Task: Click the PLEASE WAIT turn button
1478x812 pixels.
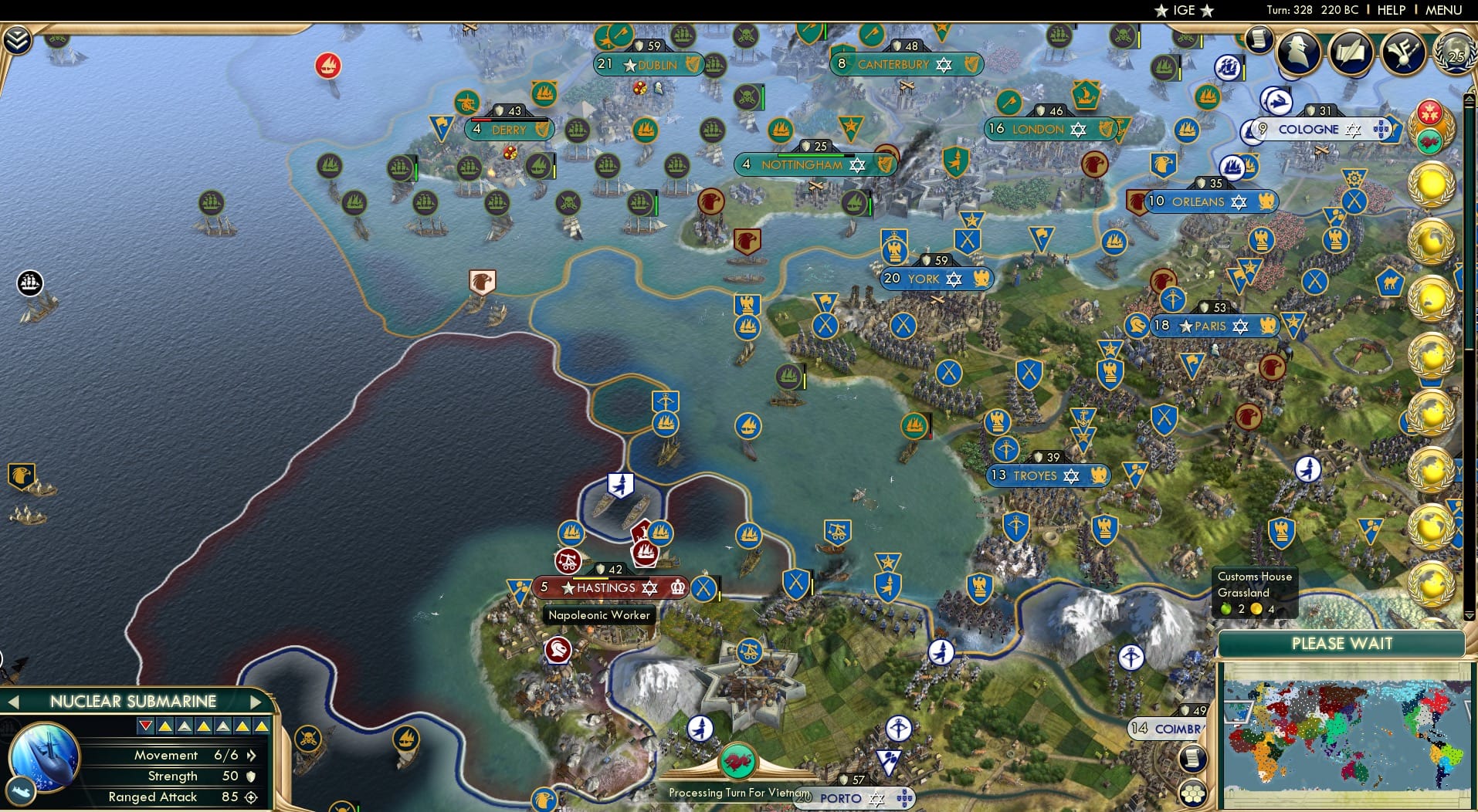Action: pyautogui.click(x=1342, y=643)
